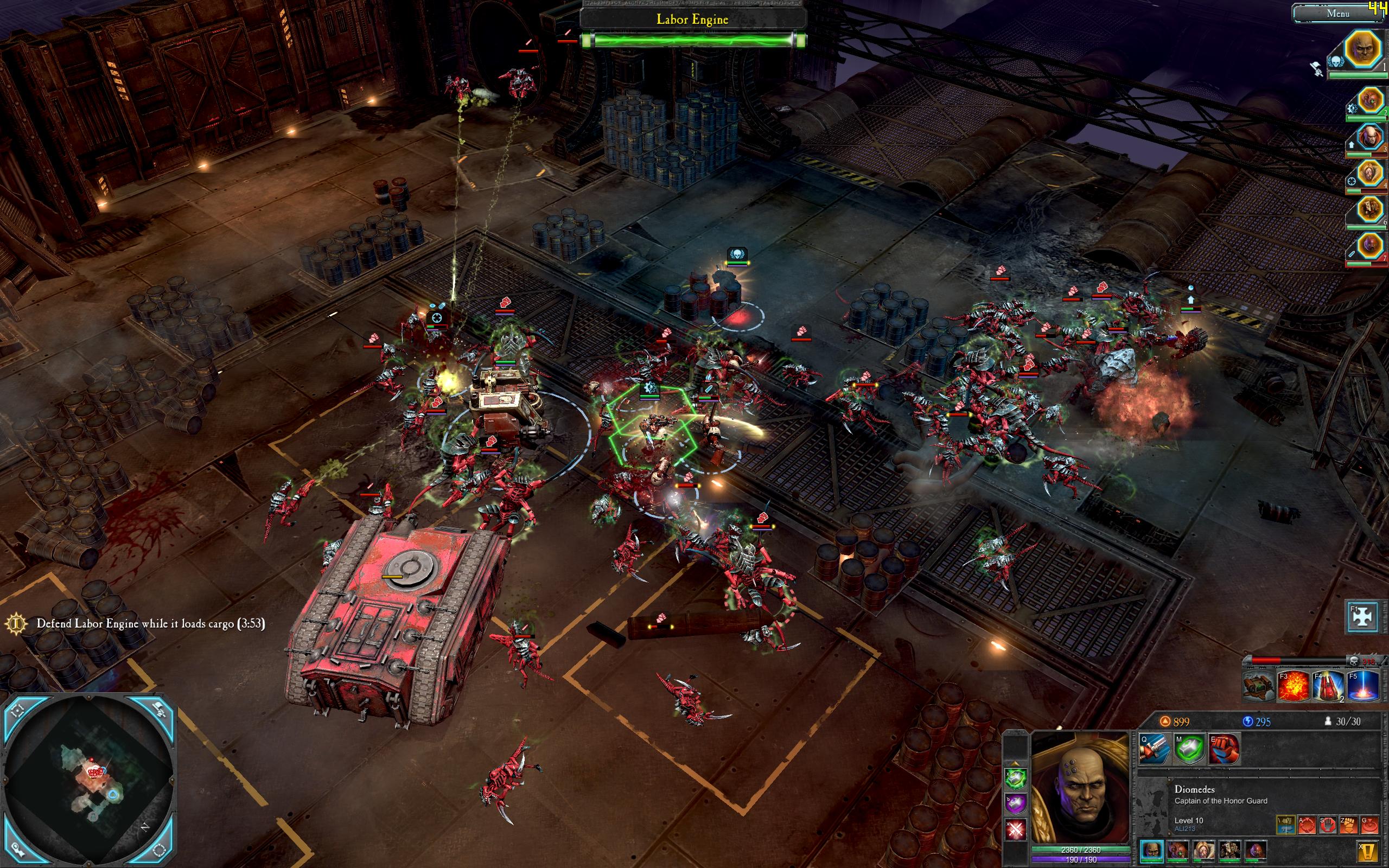Use the Q chainsword ability

(x=1154, y=749)
